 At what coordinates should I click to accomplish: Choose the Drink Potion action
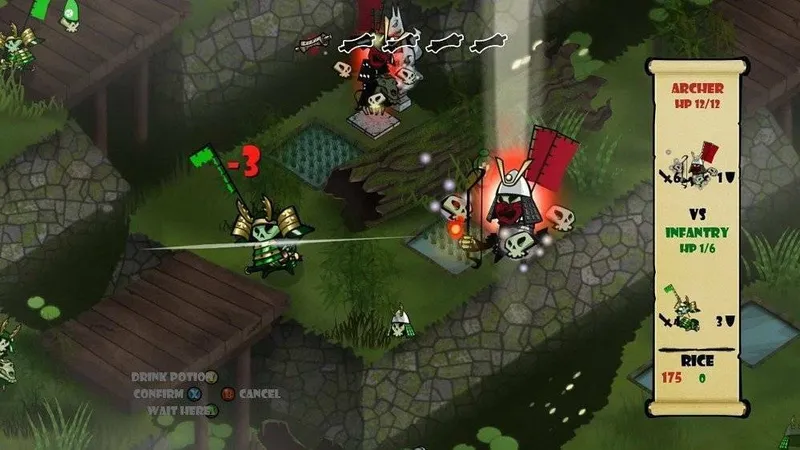[172, 377]
